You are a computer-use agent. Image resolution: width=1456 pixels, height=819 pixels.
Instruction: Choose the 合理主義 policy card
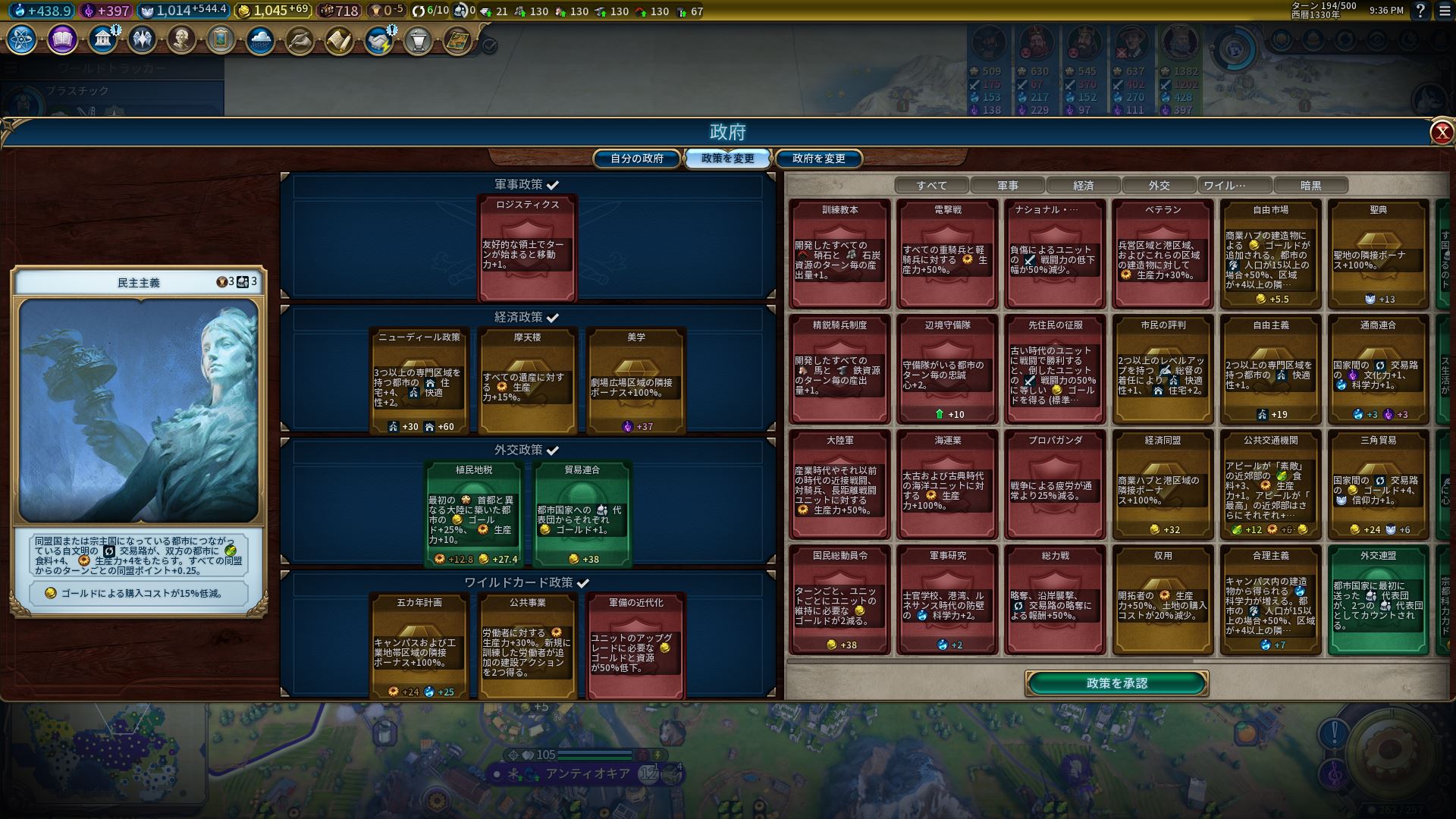pos(1270,599)
